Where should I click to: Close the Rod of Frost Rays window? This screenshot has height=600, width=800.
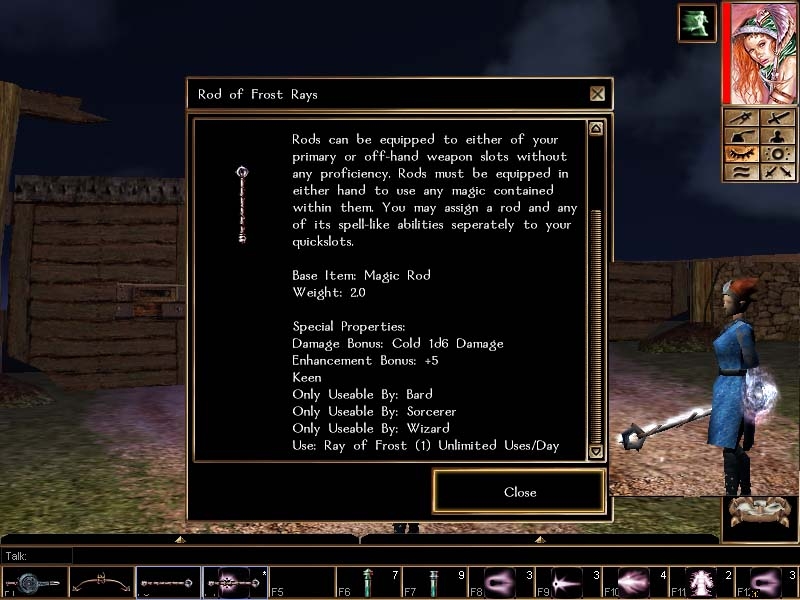tap(597, 94)
